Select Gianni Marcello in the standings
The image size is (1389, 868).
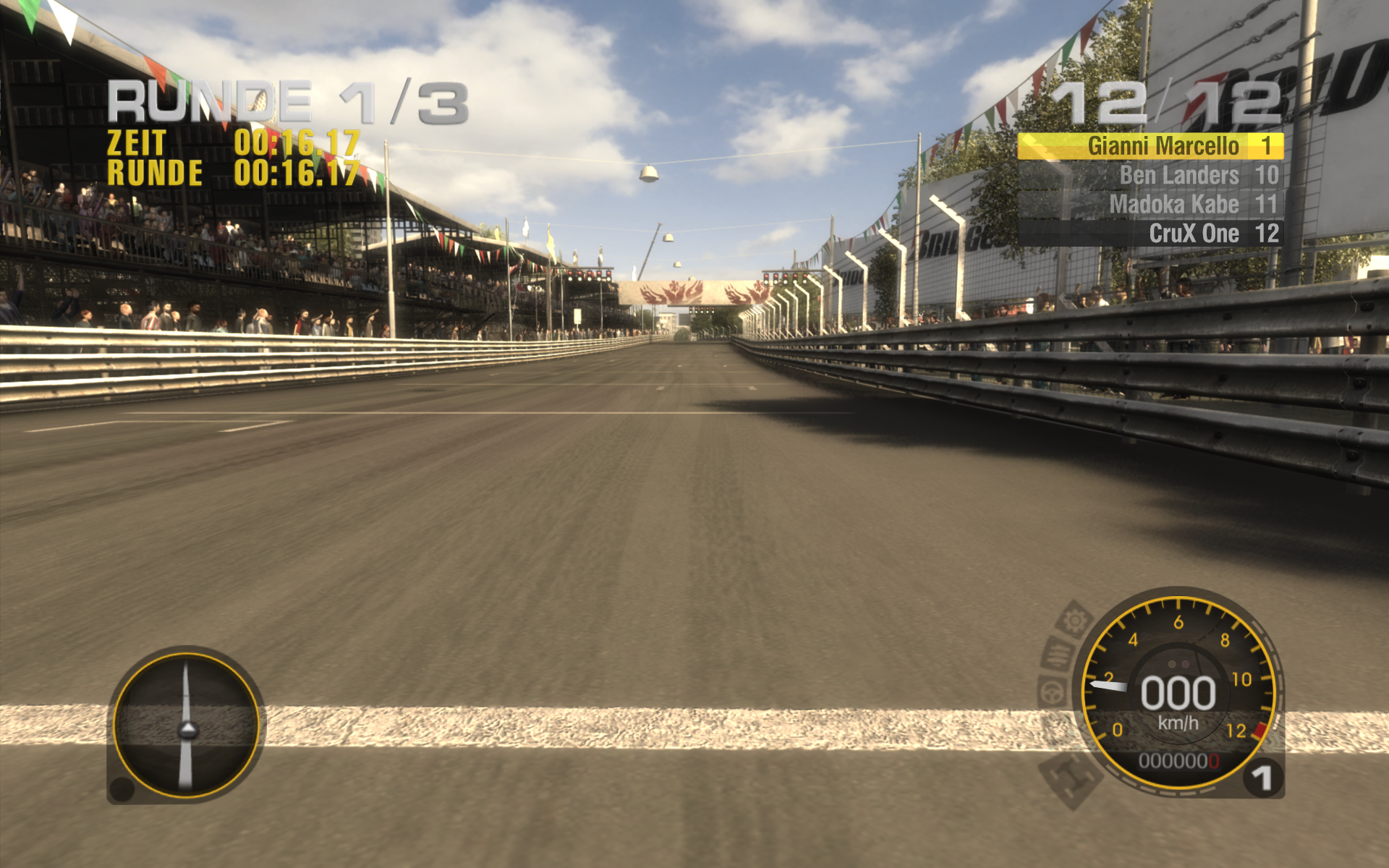pos(1150,146)
